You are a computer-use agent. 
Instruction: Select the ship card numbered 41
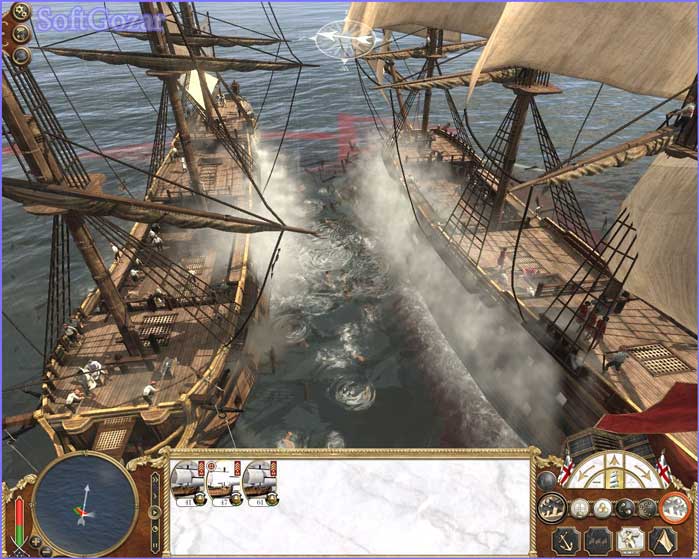[x=187, y=482]
